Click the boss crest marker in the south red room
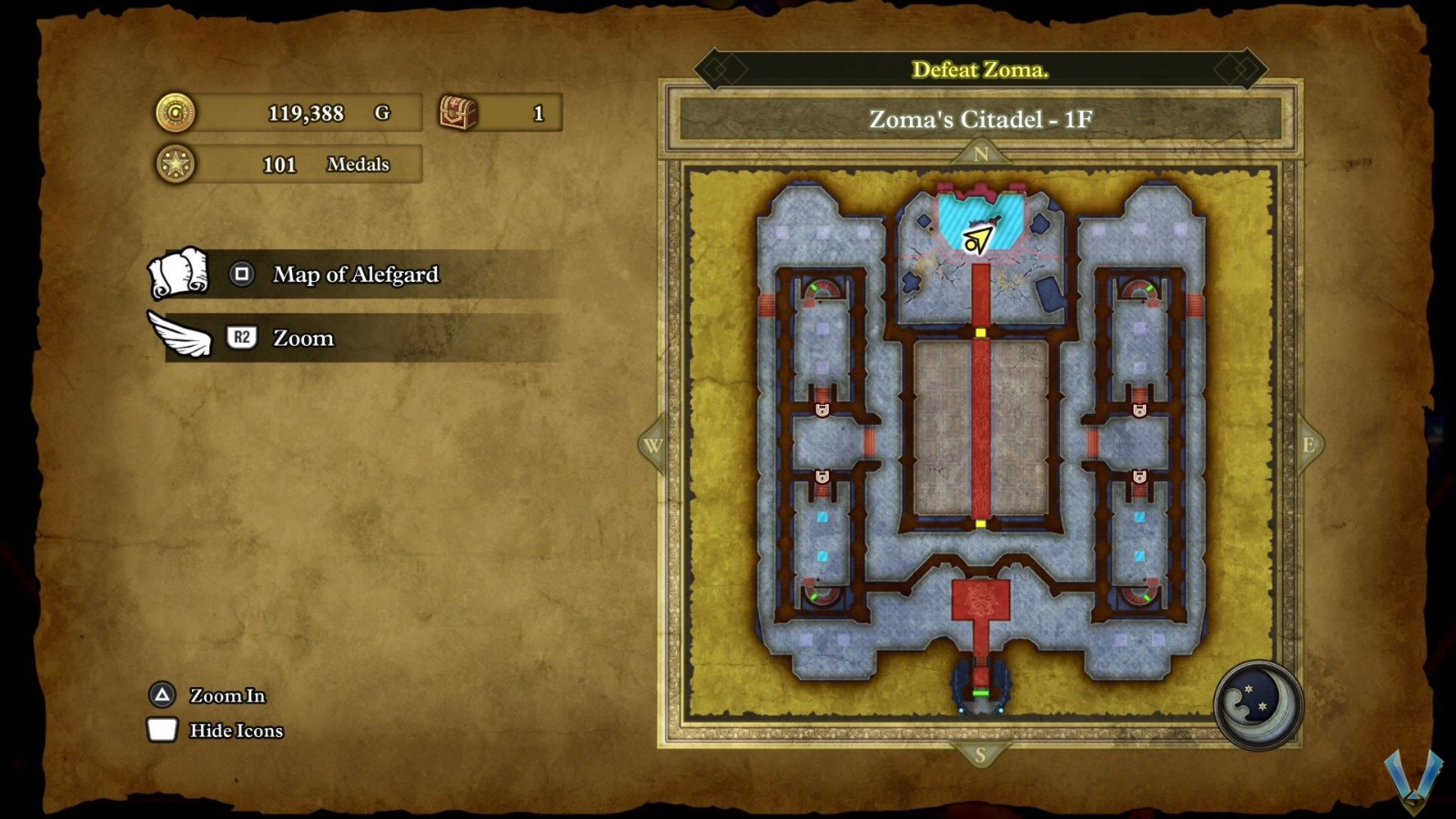Screen dimensions: 1456x819 [x=981, y=599]
